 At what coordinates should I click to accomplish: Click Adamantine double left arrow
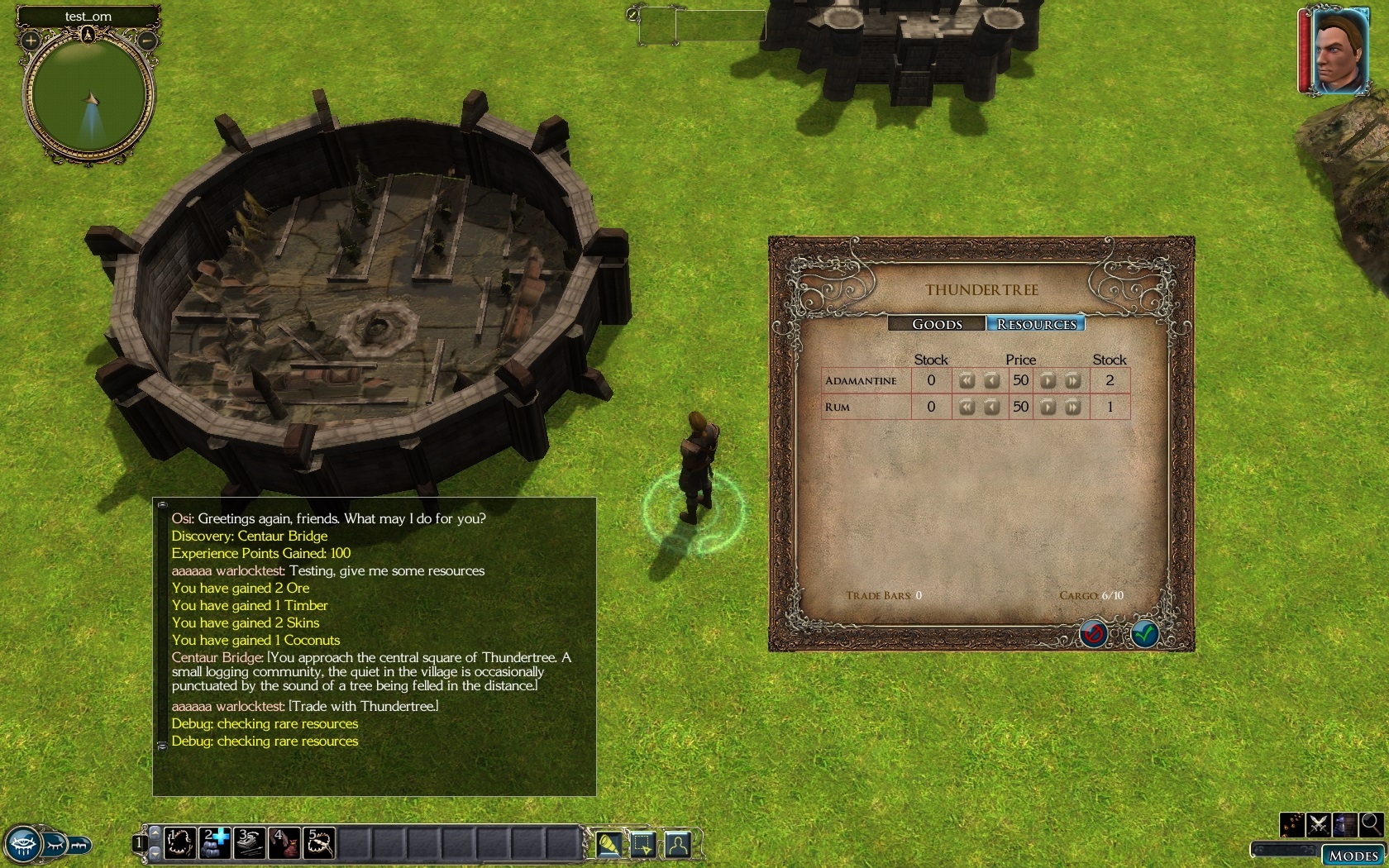point(967,381)
